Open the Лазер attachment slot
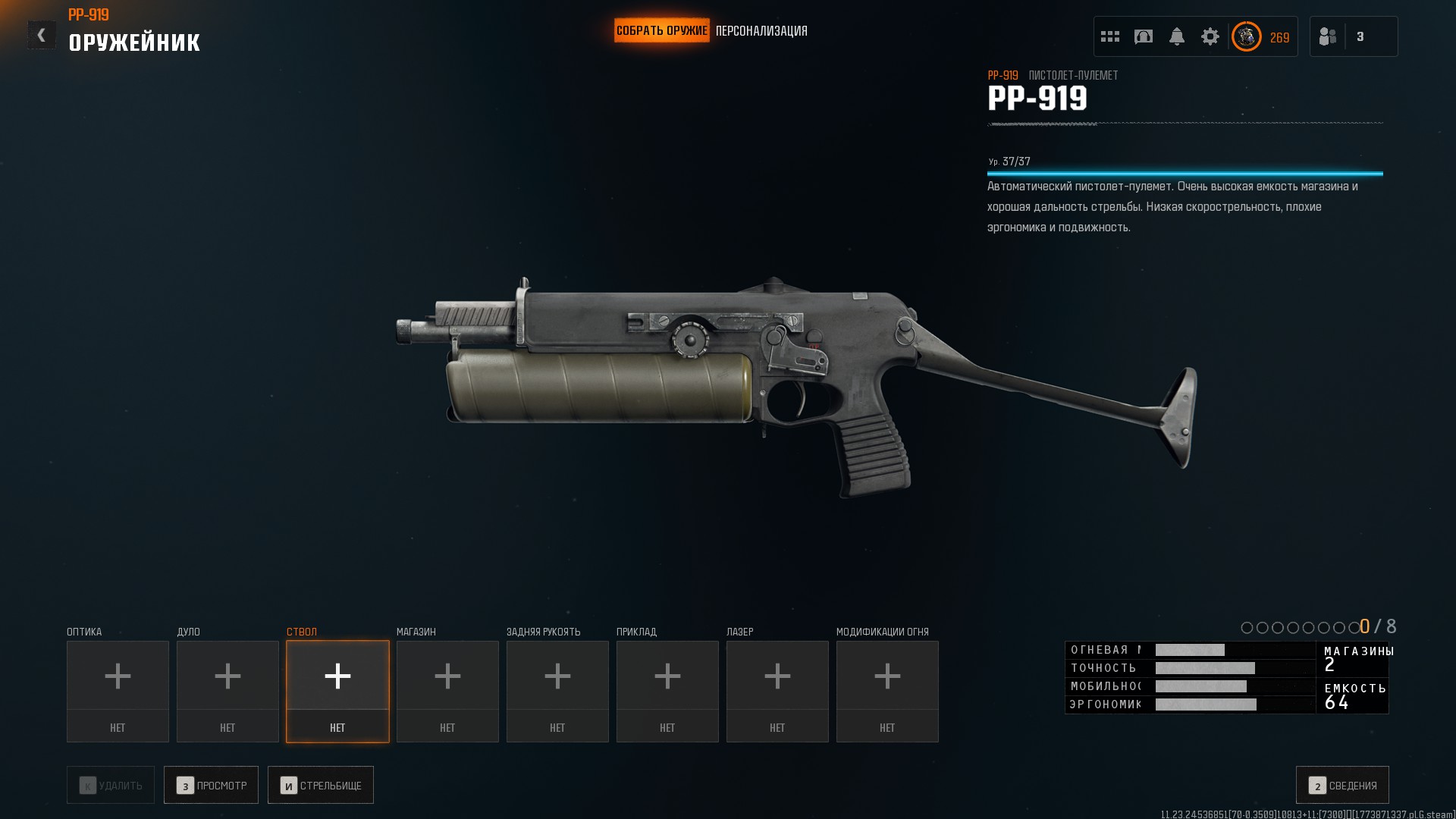The image size is (1456, 819). tap(777, 691)
